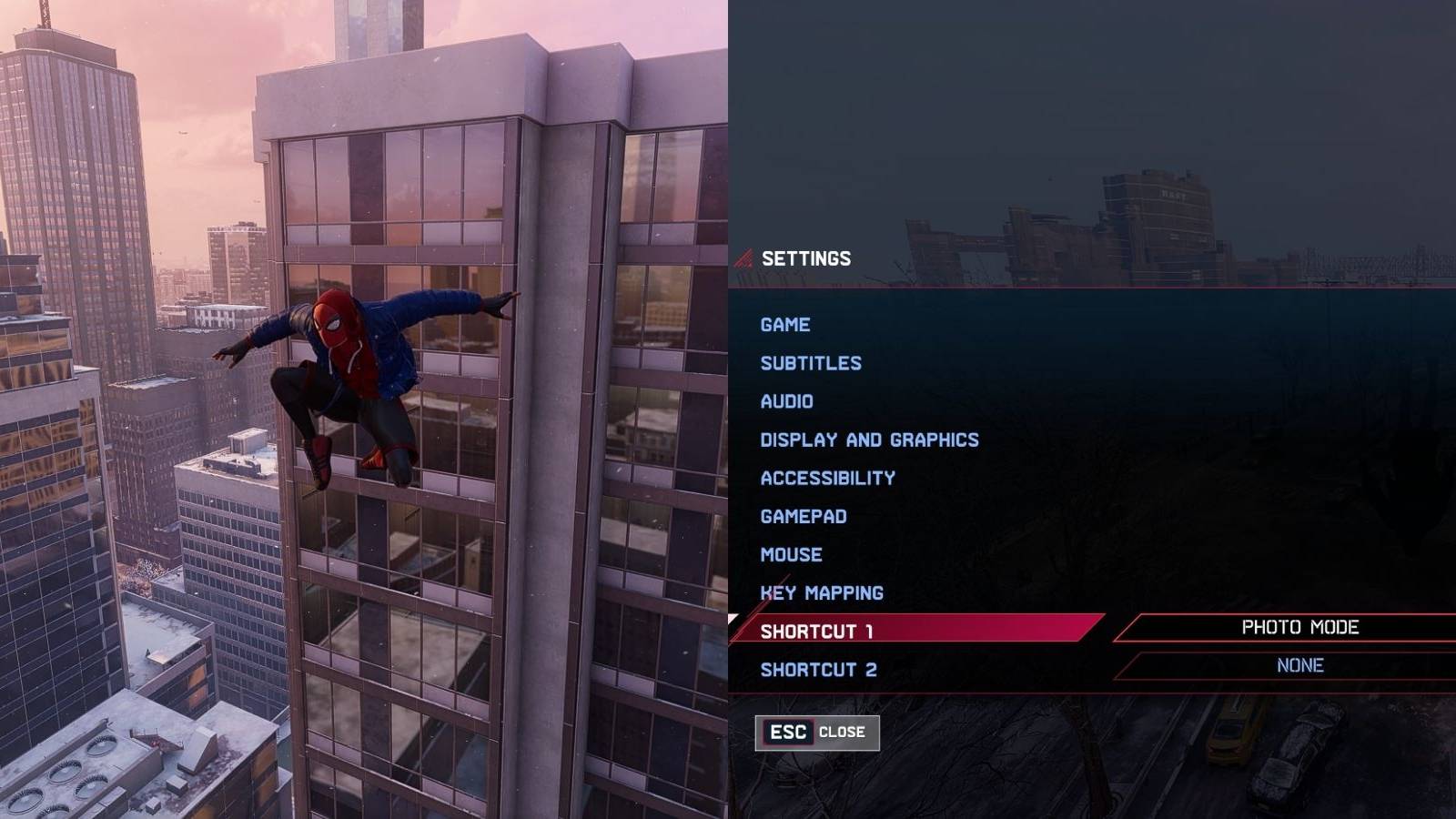Open the Accessibility settings category
Screen dimensions: 1456x819
pyautogui.click(x=827, y=477)
